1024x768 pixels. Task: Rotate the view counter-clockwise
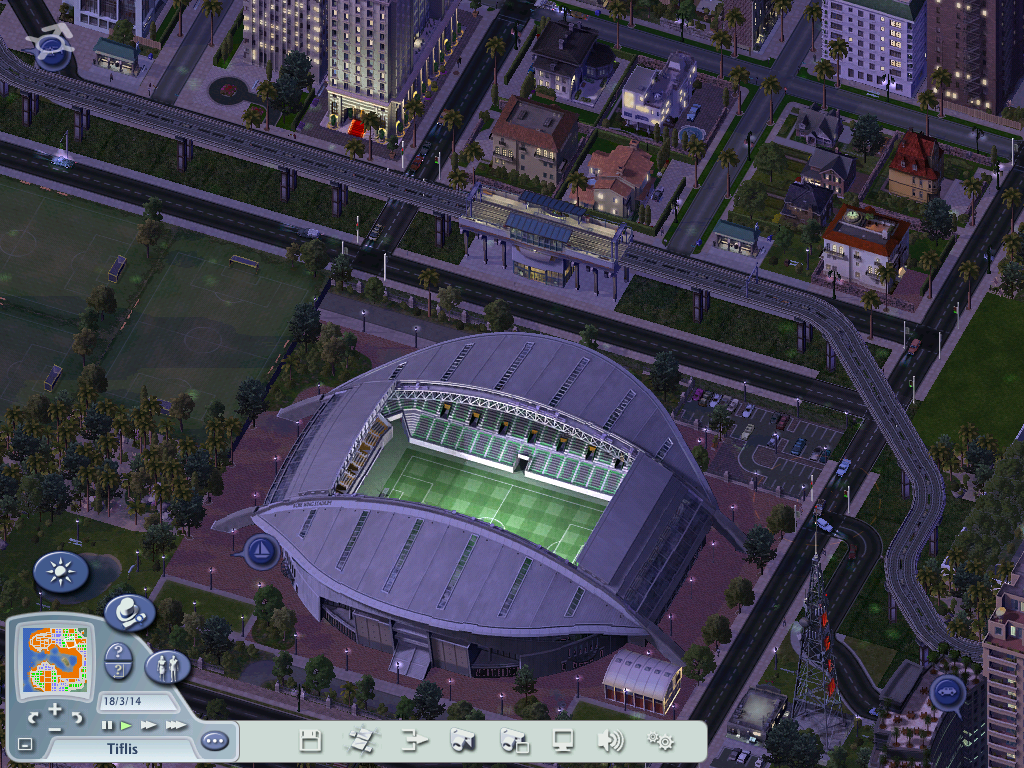tap(33, 717)
